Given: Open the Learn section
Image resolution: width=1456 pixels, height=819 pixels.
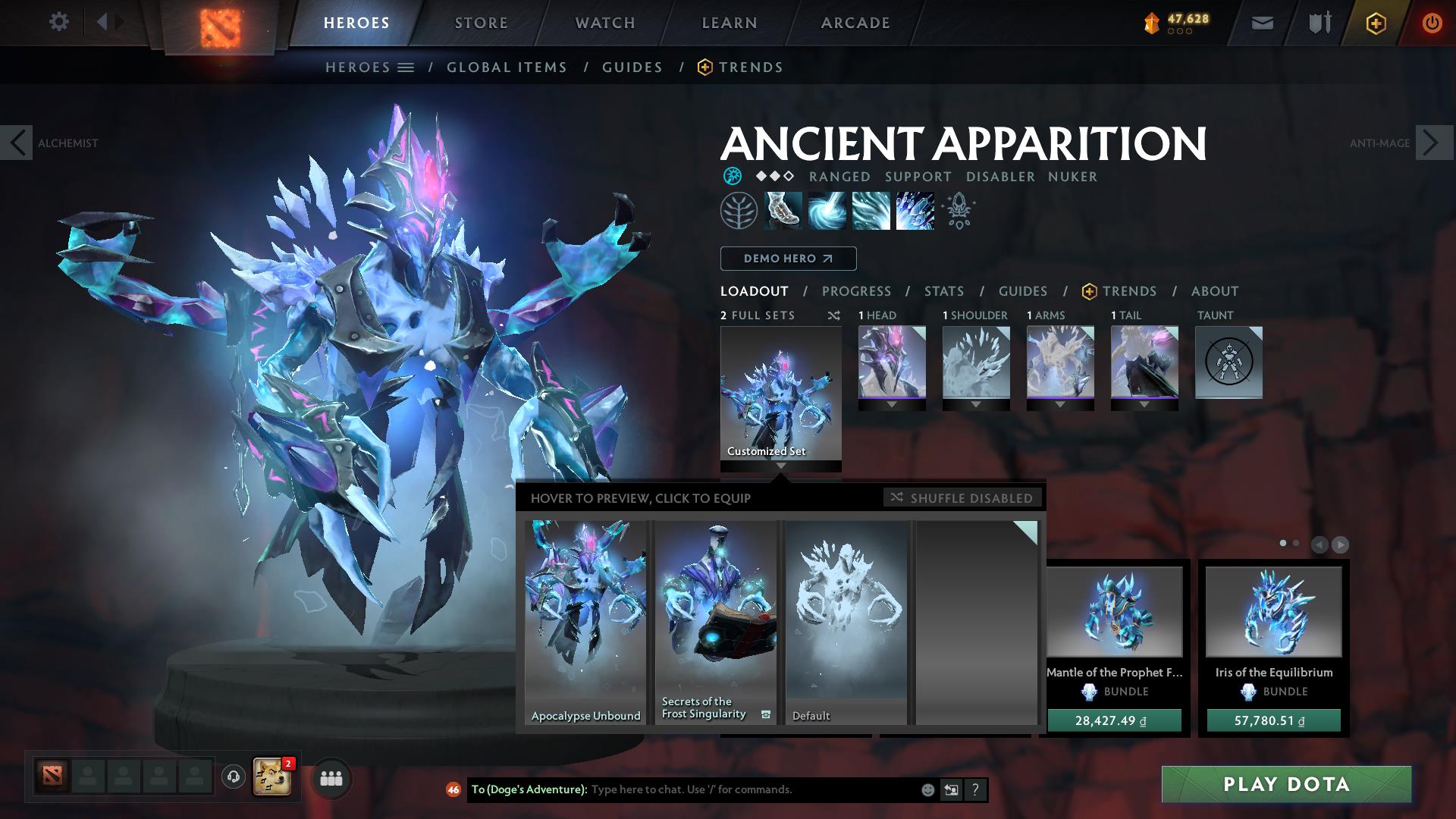Looking at the screenshot, I should point(730,23).
